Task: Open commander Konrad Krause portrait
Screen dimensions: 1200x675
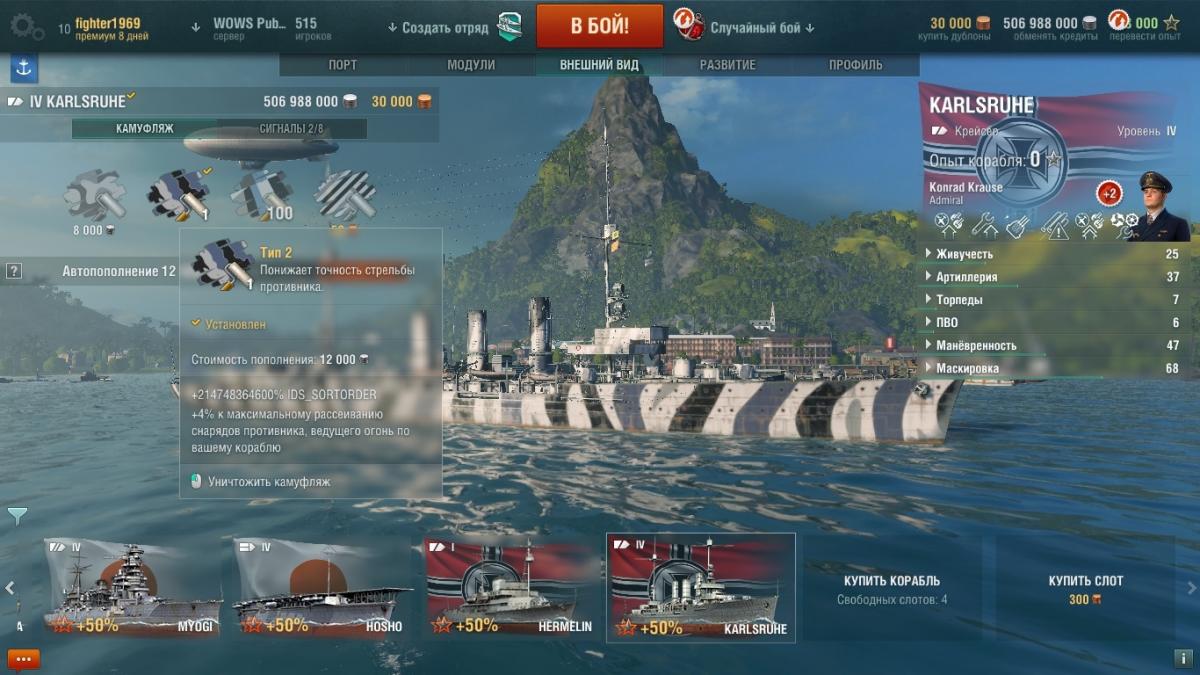Action: pos(1156,206)
